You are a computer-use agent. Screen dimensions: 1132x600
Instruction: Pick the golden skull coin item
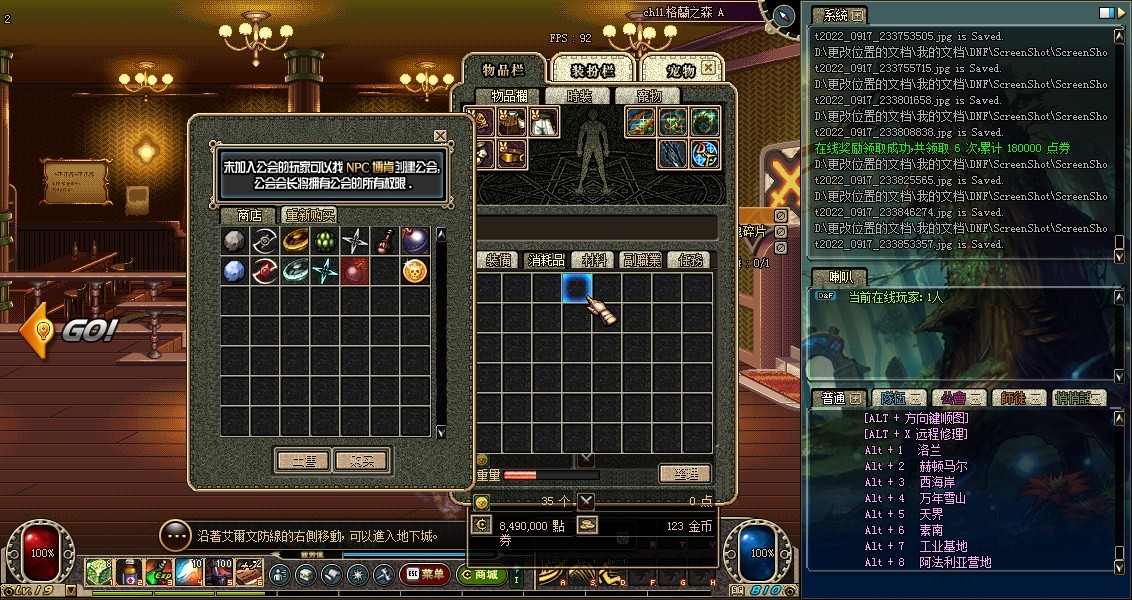coord(415,270)
